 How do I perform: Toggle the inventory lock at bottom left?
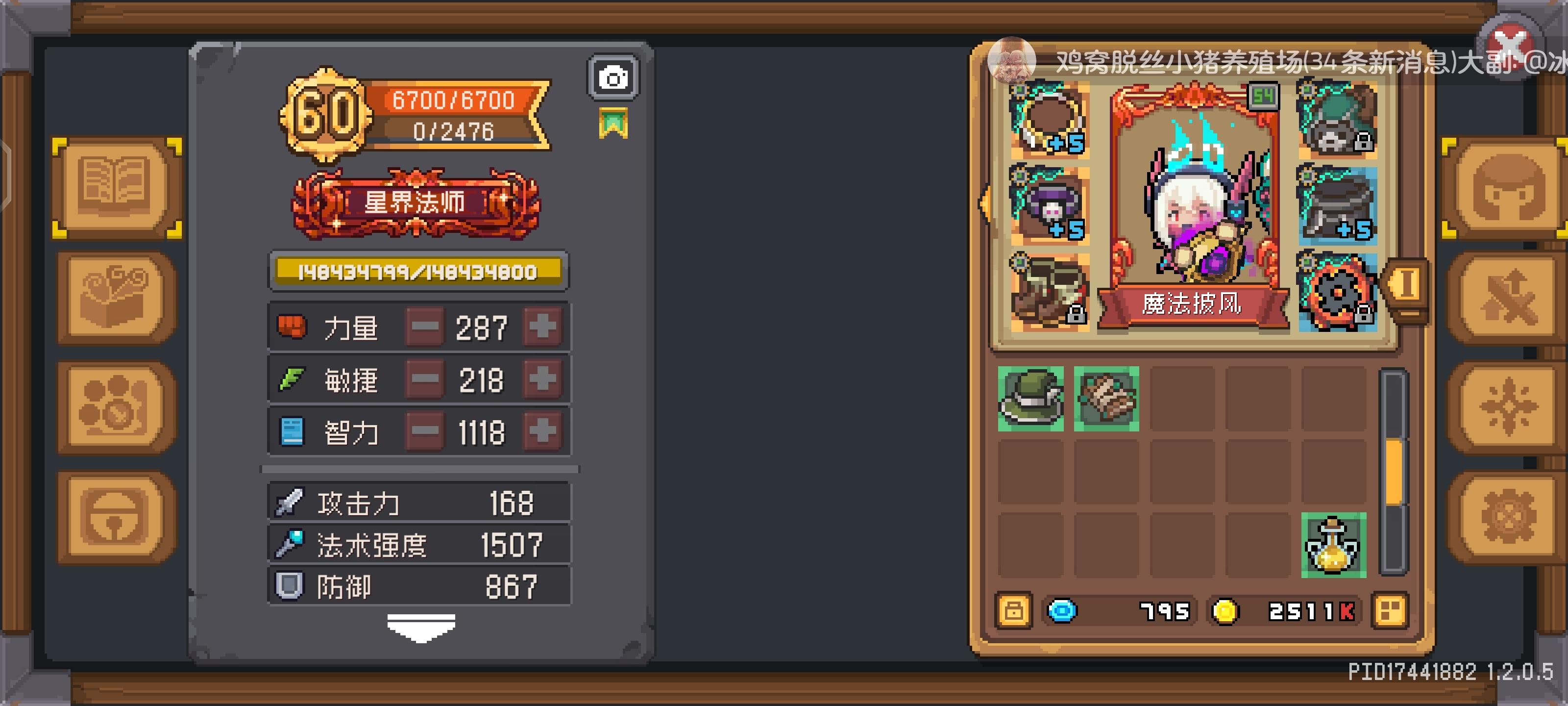tap(1013, 611)
